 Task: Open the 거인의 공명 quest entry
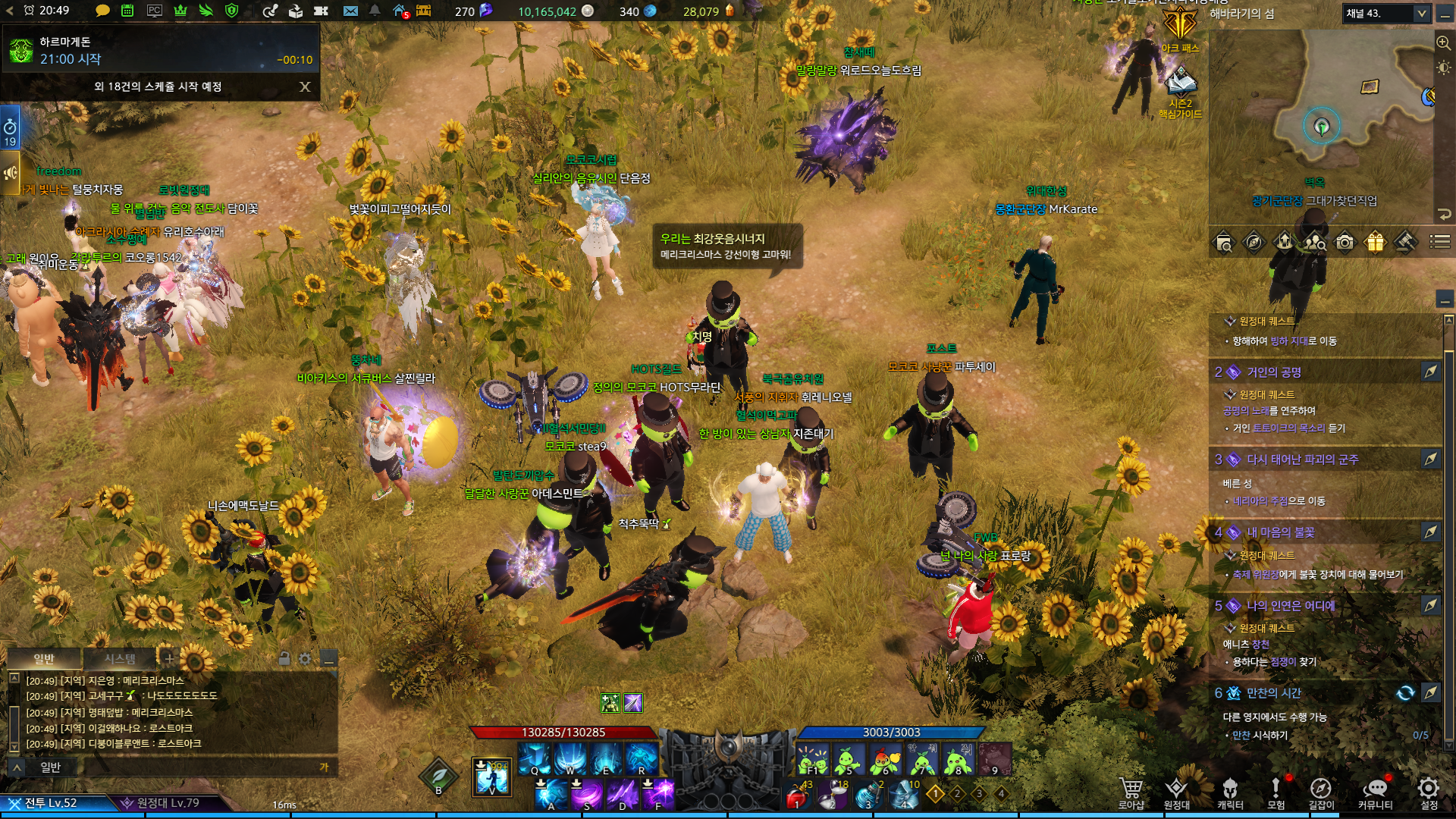coord(1274,372)
